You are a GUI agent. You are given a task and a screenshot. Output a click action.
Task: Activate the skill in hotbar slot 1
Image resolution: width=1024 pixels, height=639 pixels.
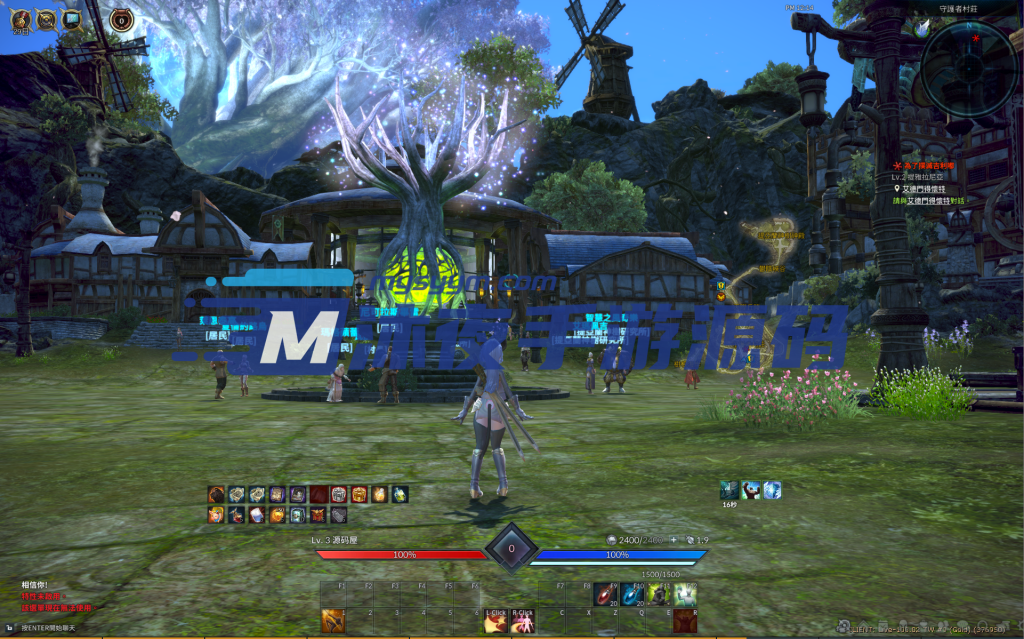pyautogui.click(x=333, y=621)
